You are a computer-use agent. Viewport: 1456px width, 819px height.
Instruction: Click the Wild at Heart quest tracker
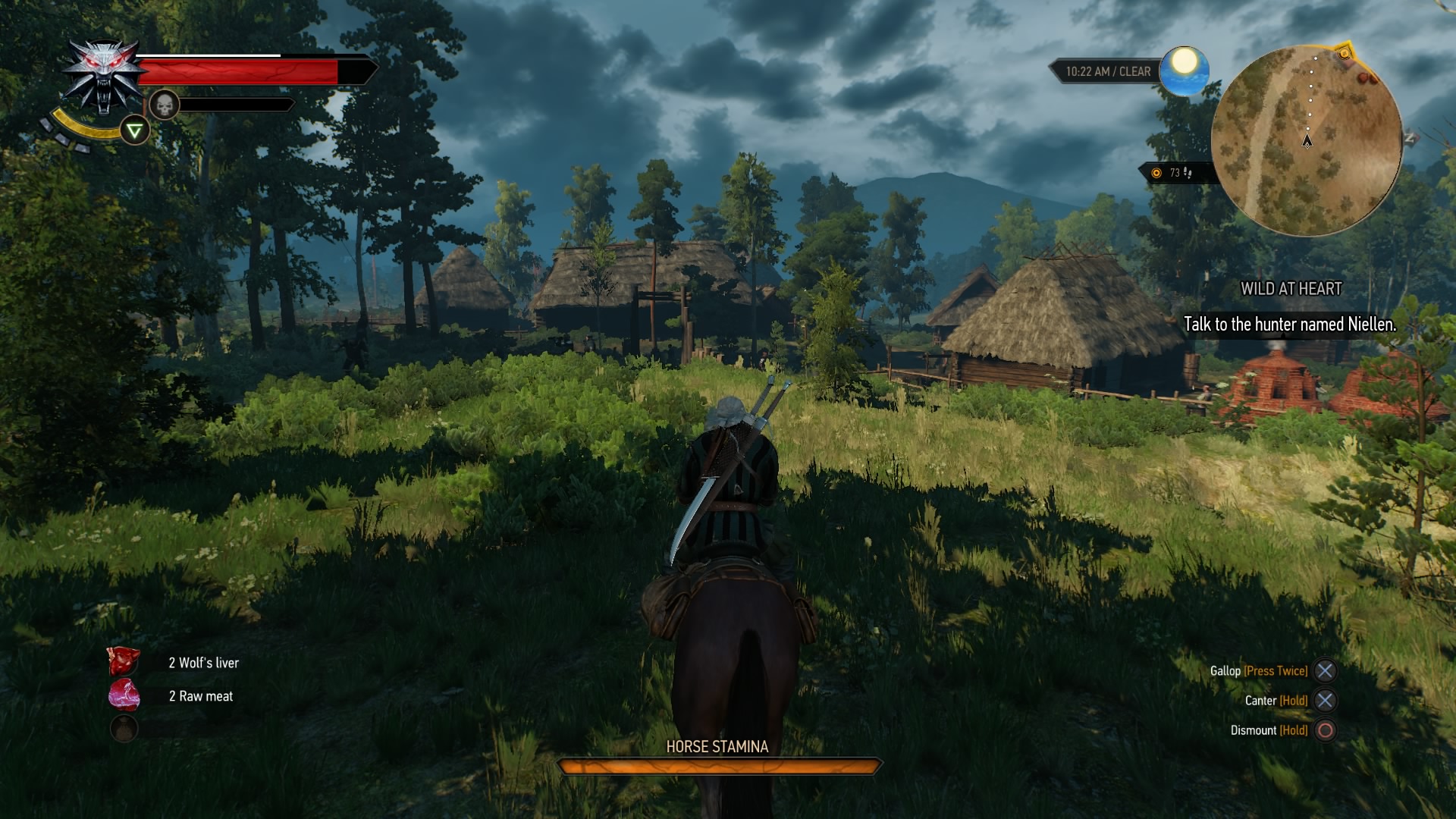click(x=1291, y=289)
